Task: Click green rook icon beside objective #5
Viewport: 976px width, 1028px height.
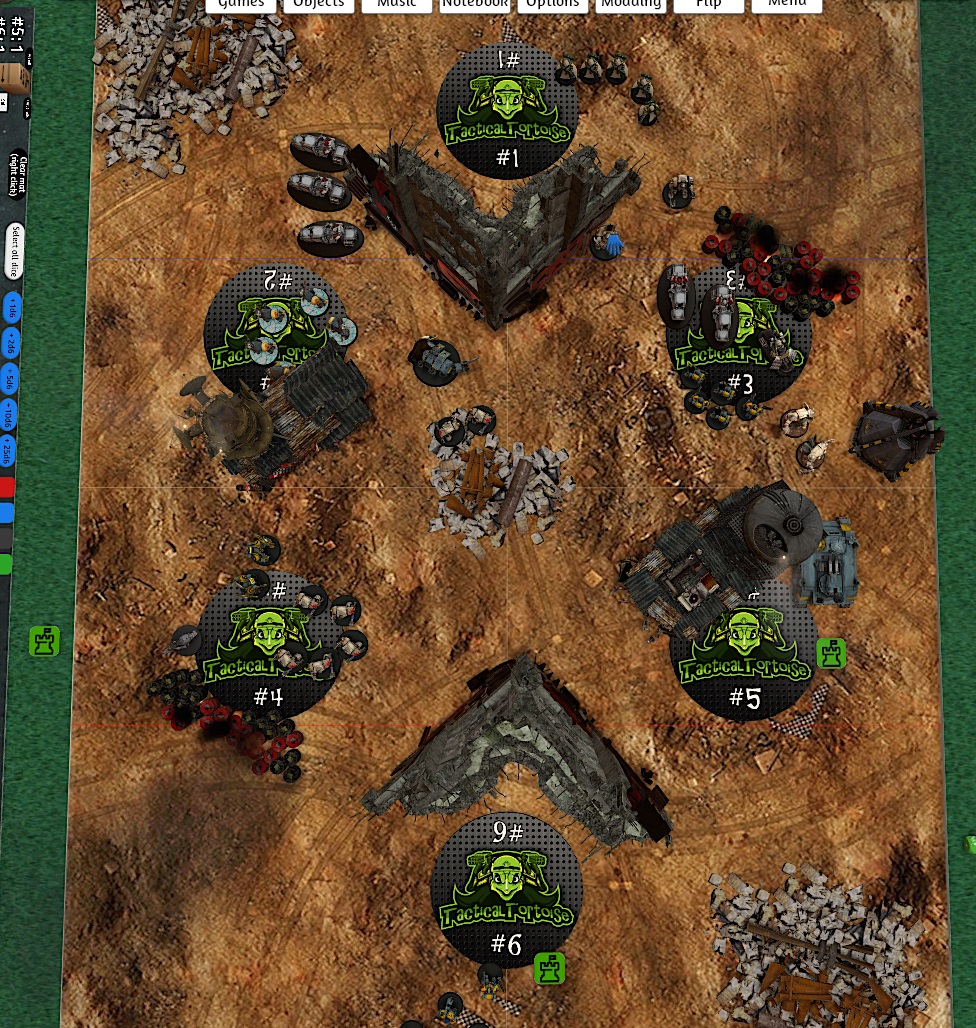Action: [x=831, y=654]
